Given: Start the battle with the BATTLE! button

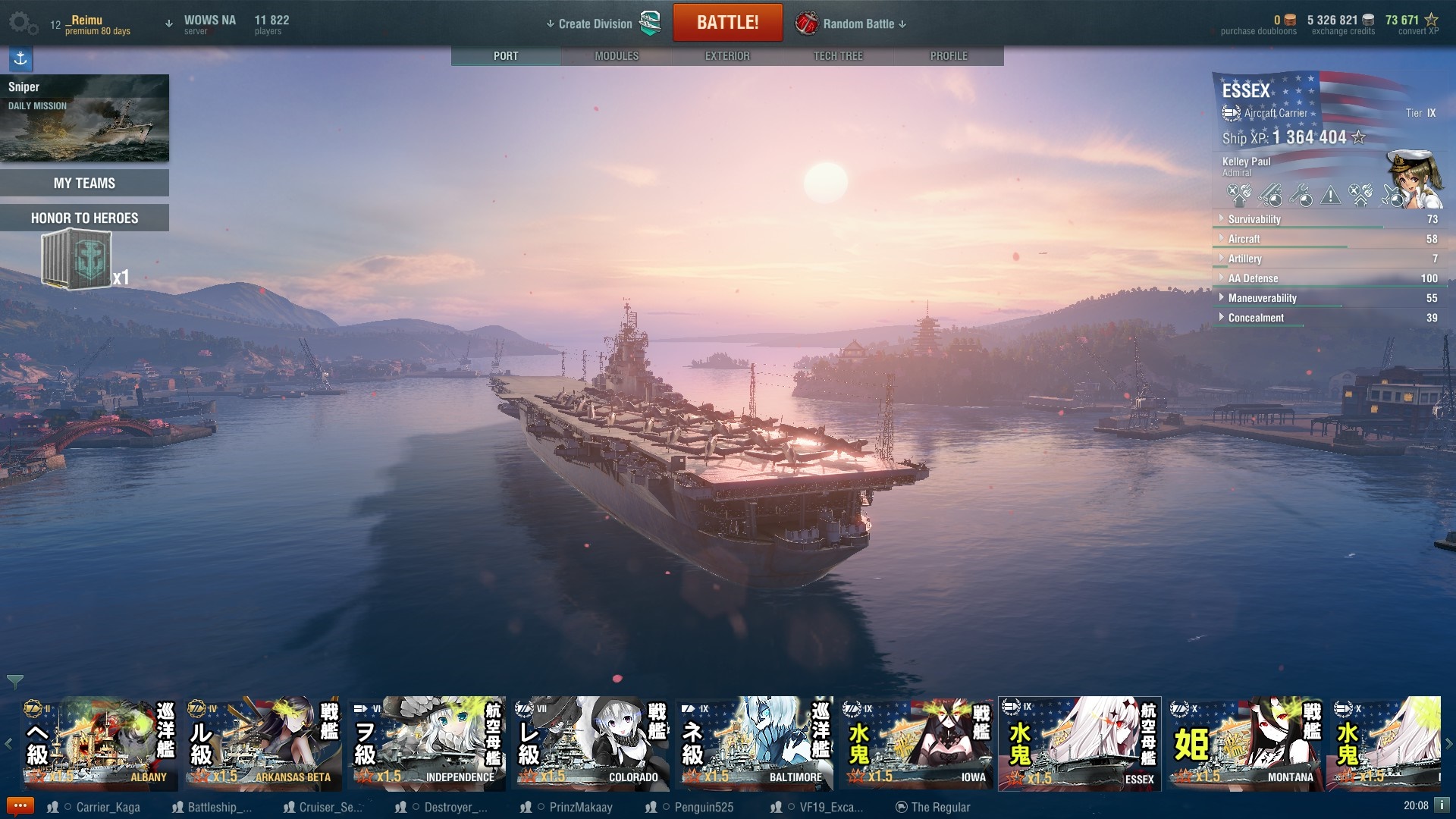Looking at the screenshot, I should click(727, 23).
